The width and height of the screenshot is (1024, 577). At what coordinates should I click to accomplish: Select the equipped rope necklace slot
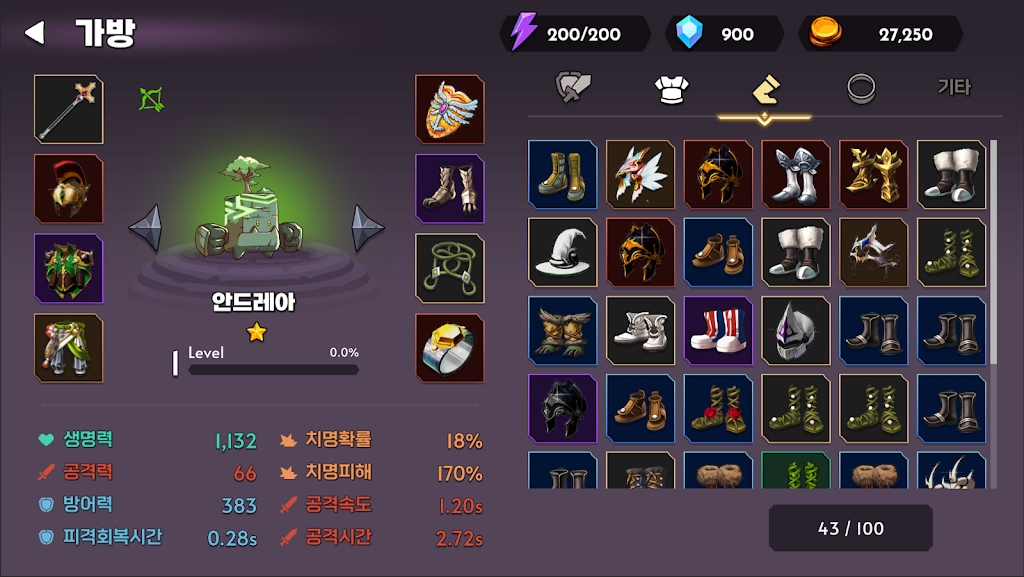[x=450, y=268]
